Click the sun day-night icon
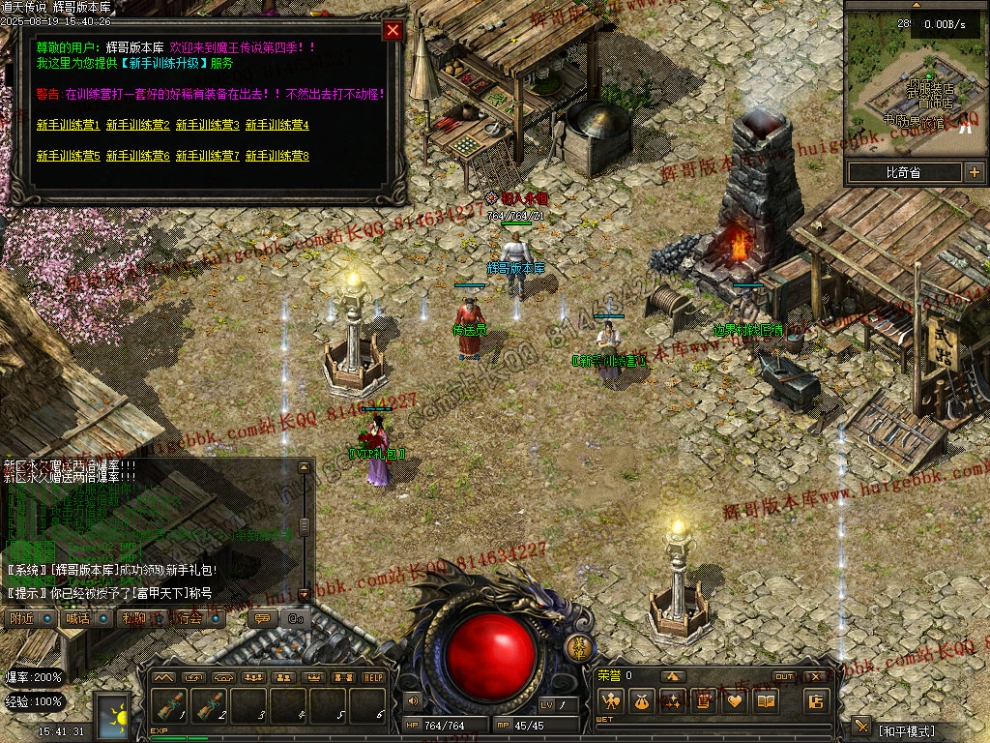990x743 pixels. coord(113,716)
